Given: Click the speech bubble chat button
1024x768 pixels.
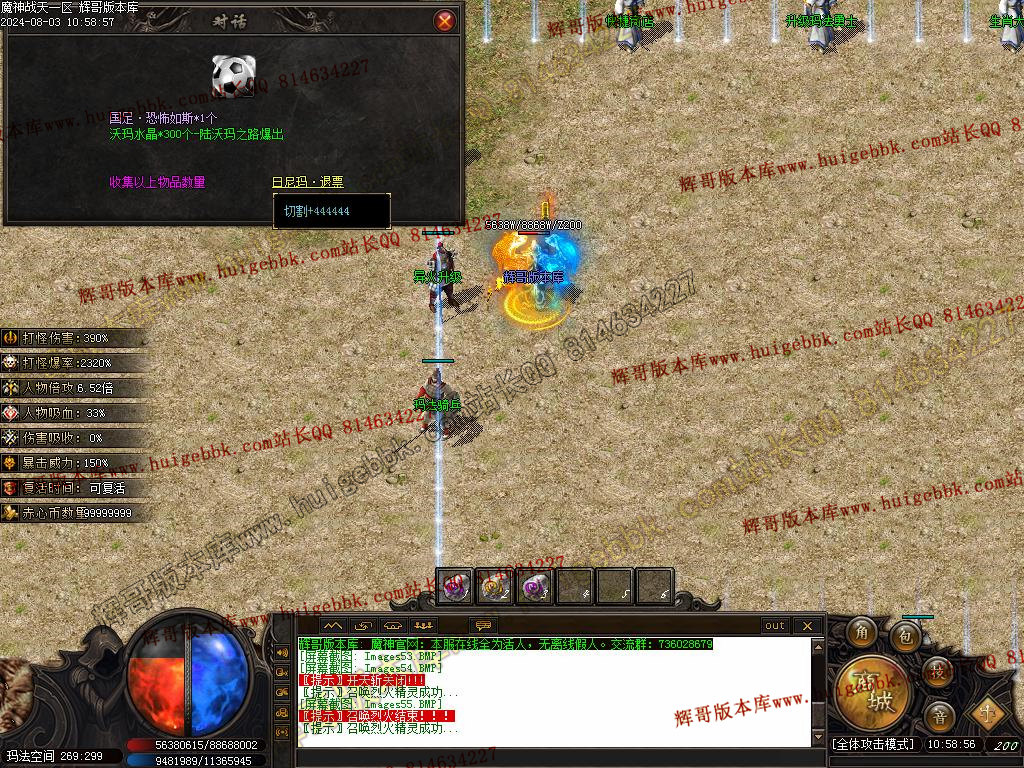Looking at the screenshot, I should point(485,626).
